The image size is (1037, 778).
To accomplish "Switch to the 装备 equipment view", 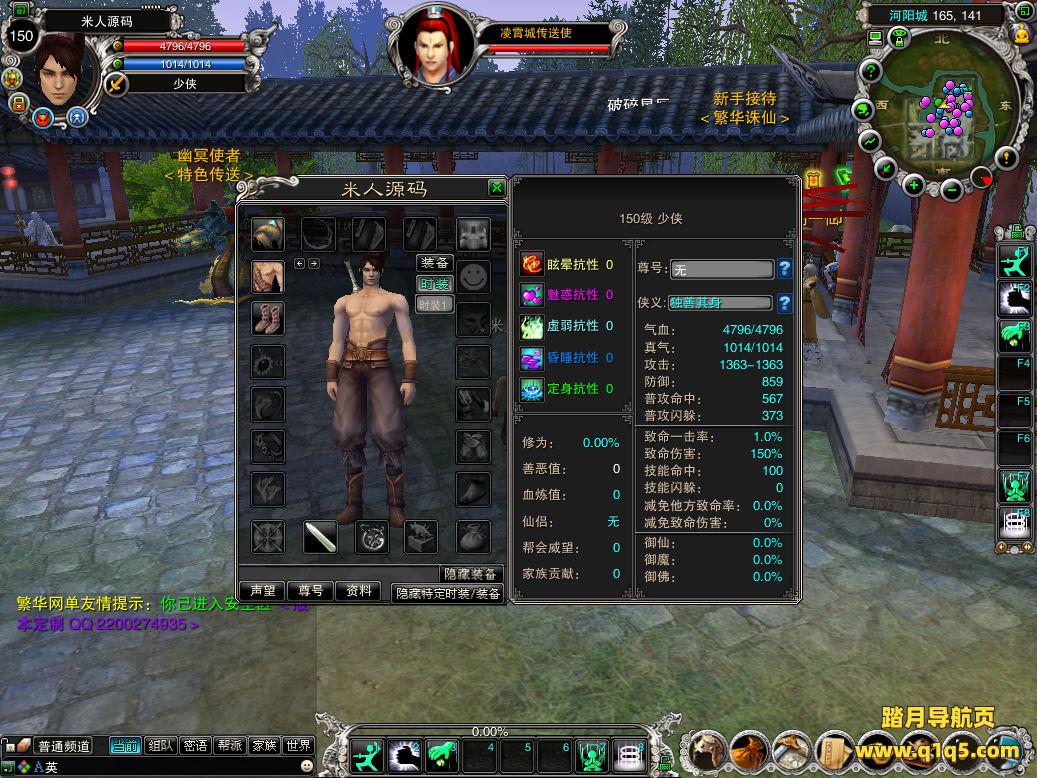I will pos(435,263).
